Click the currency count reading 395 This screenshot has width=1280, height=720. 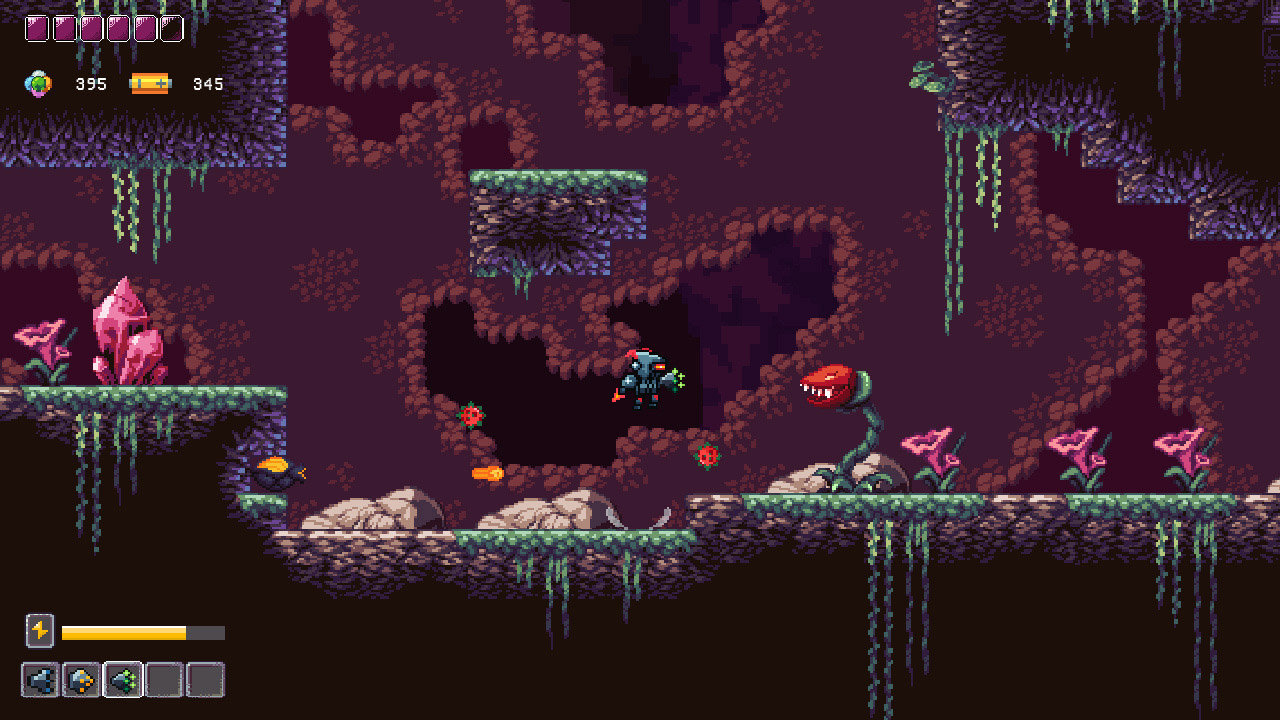(91, 84)
